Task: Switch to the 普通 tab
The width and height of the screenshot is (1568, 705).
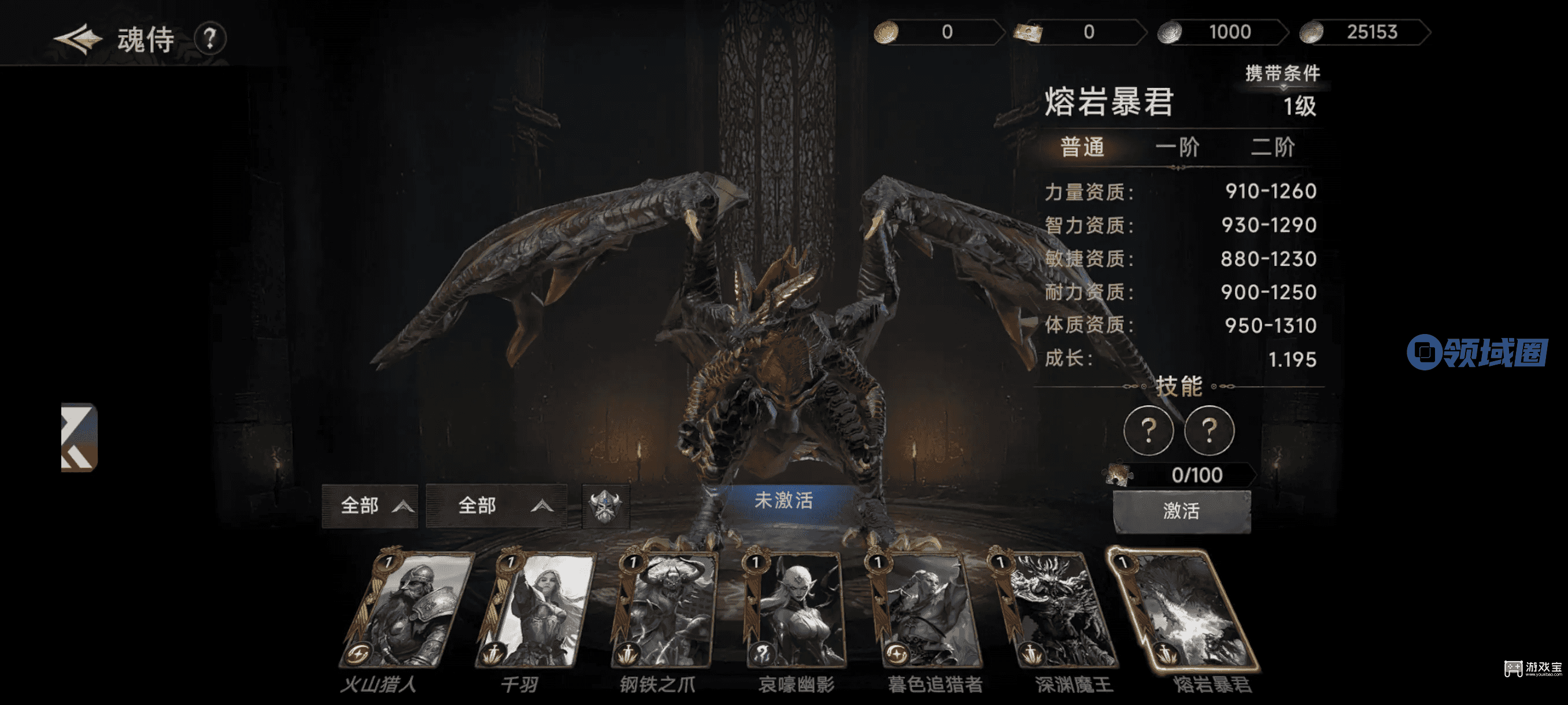Action: click(x=1082, y=147)
